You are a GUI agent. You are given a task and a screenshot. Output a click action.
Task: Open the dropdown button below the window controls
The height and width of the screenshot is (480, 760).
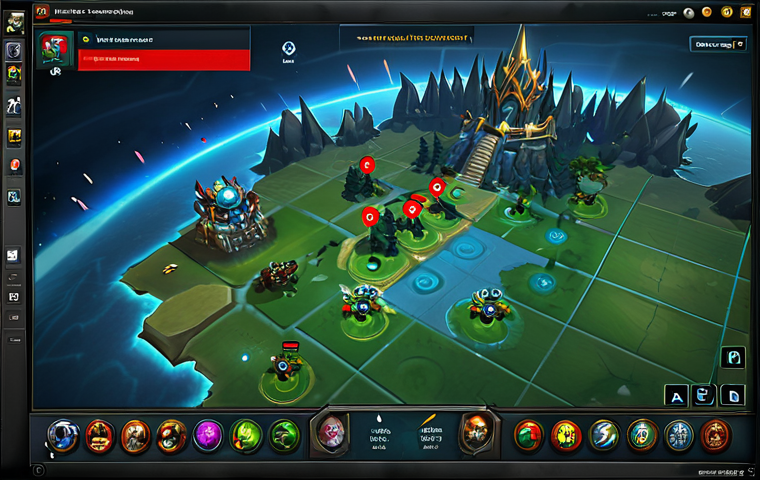pos(718,44)
